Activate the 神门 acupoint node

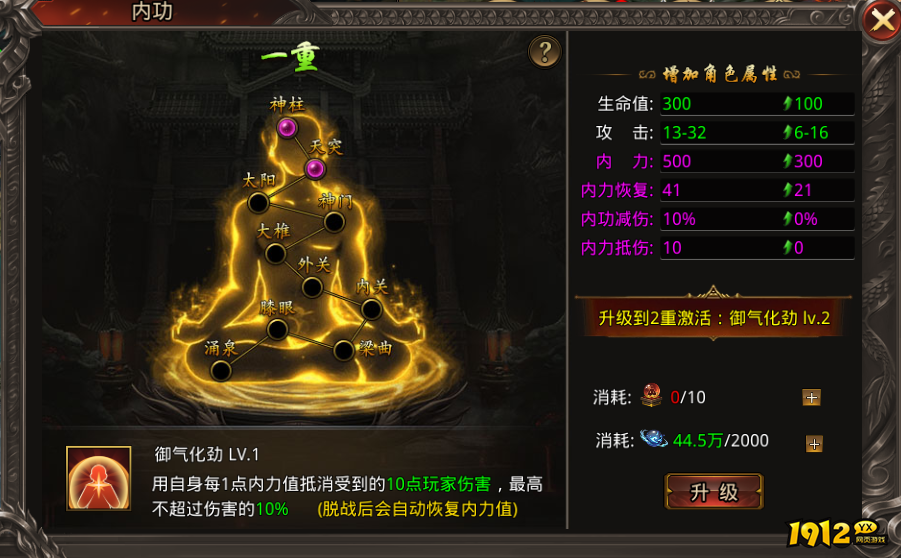[x=335, y=221]
